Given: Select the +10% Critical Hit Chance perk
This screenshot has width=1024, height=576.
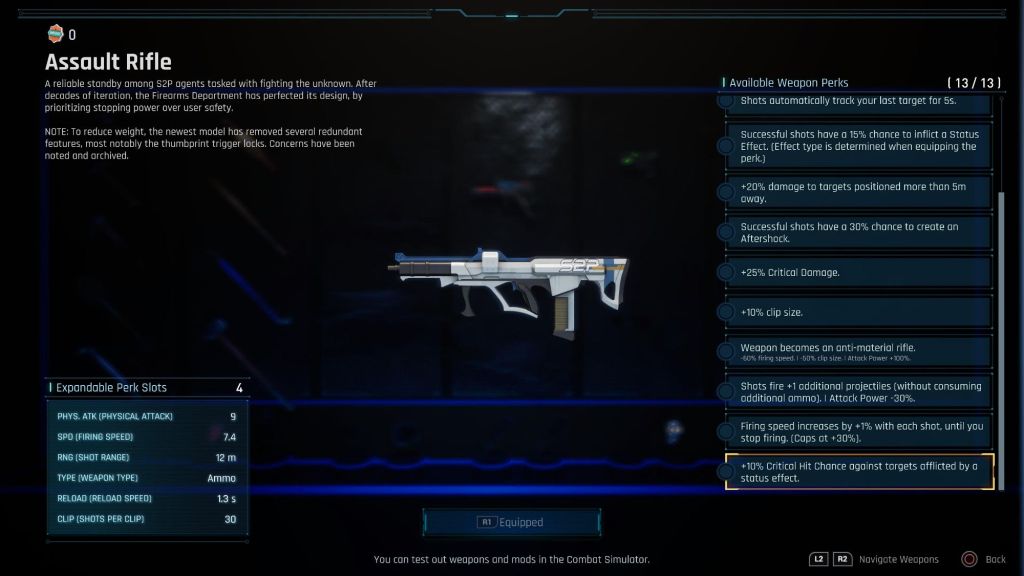Looking at the screenshot, I should click(x=859, y=472).
